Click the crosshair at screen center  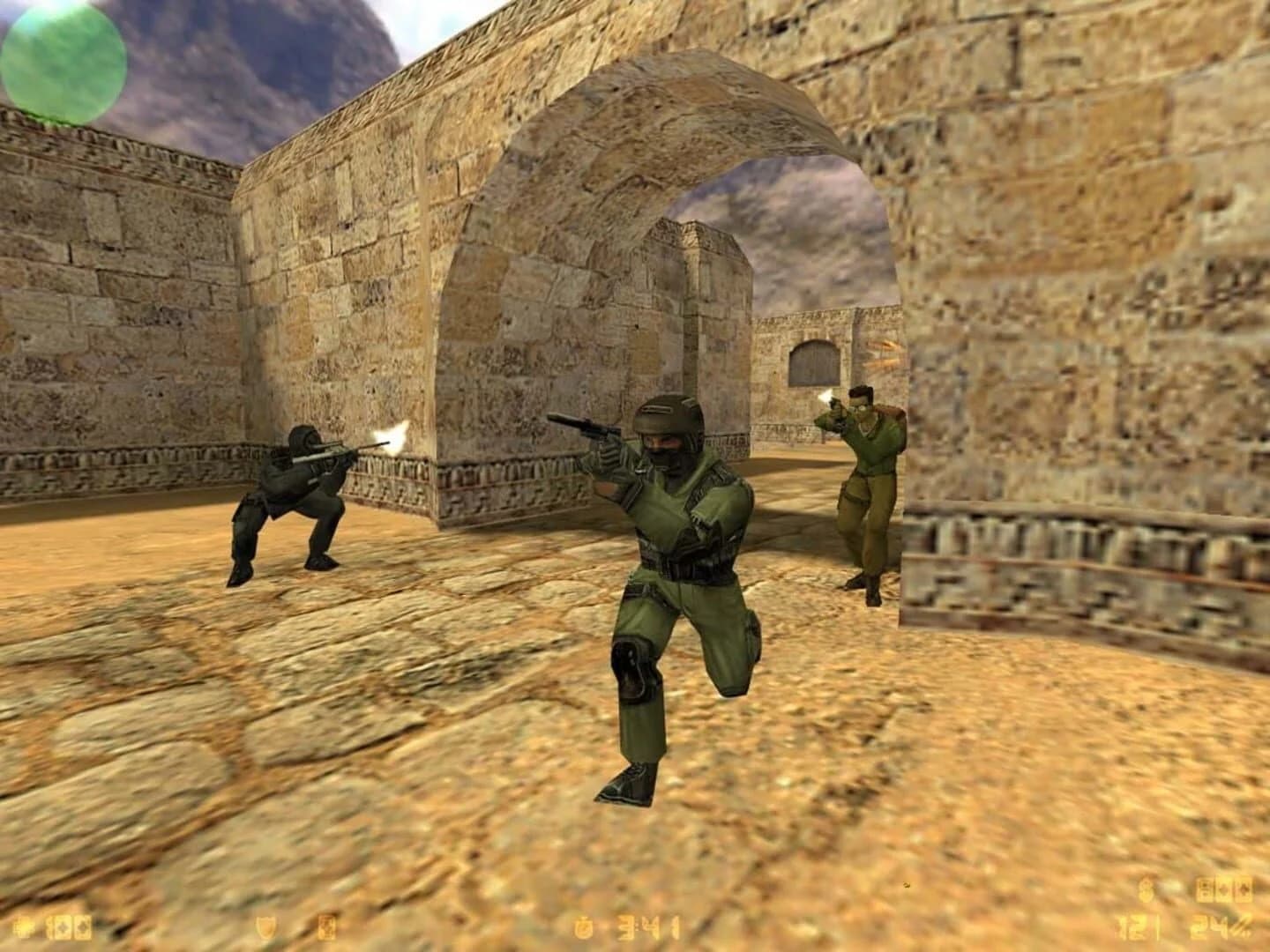pyautogui.click(x=635, y=476)
